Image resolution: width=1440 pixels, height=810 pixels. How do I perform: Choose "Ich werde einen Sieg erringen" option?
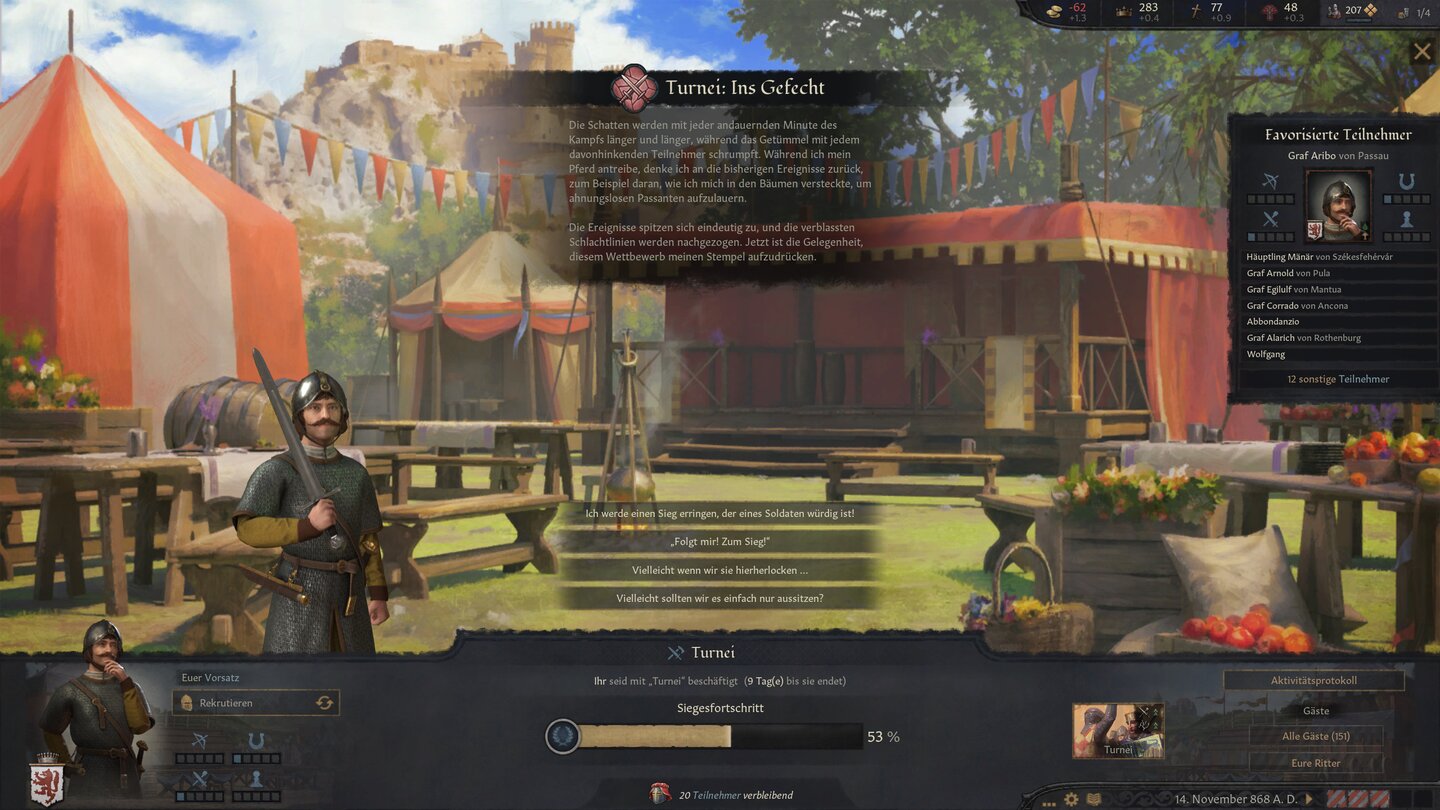pyautogui.click(x=719, y=514)
